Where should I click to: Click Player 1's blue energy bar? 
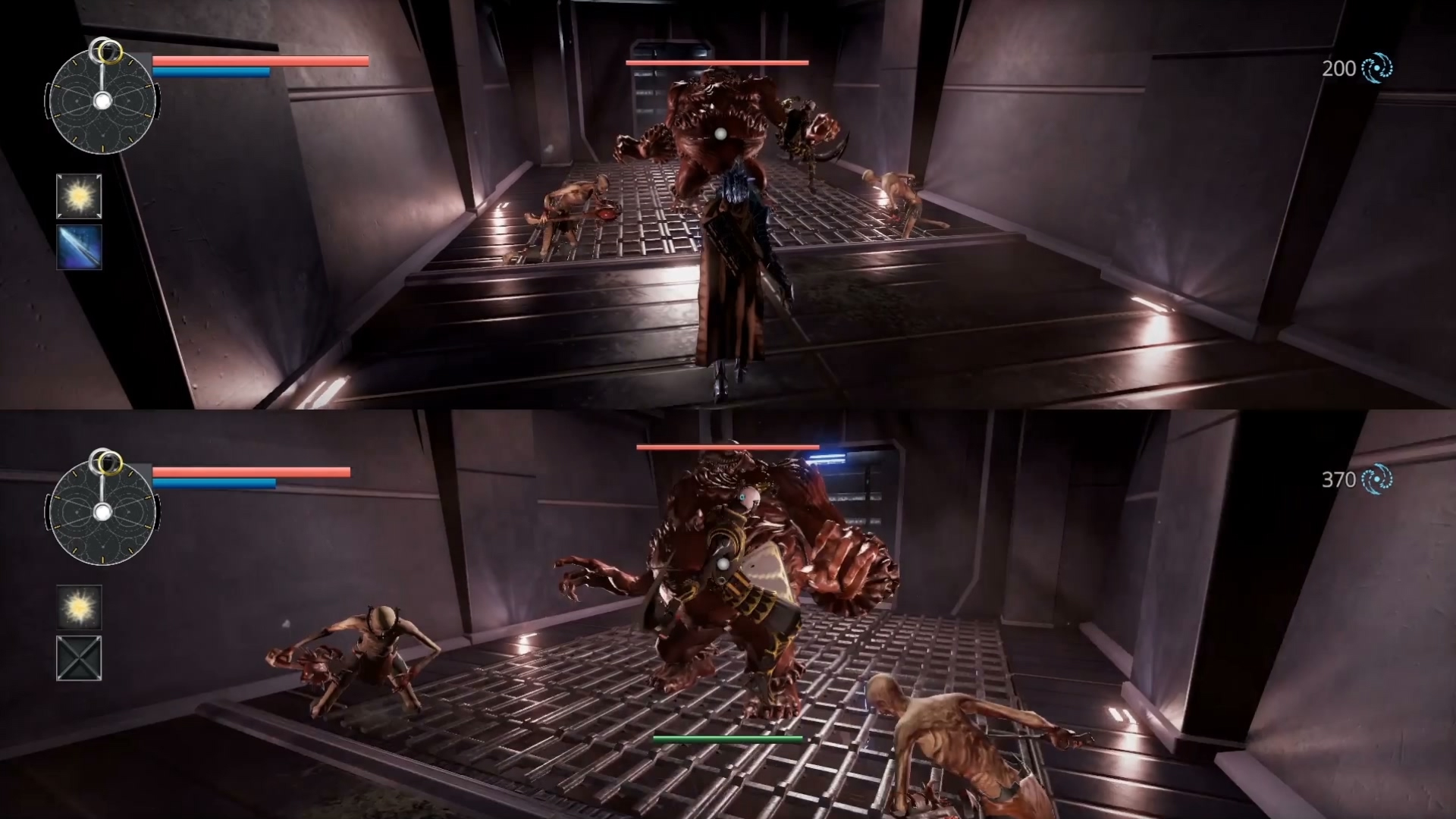[x=211, y=72]
